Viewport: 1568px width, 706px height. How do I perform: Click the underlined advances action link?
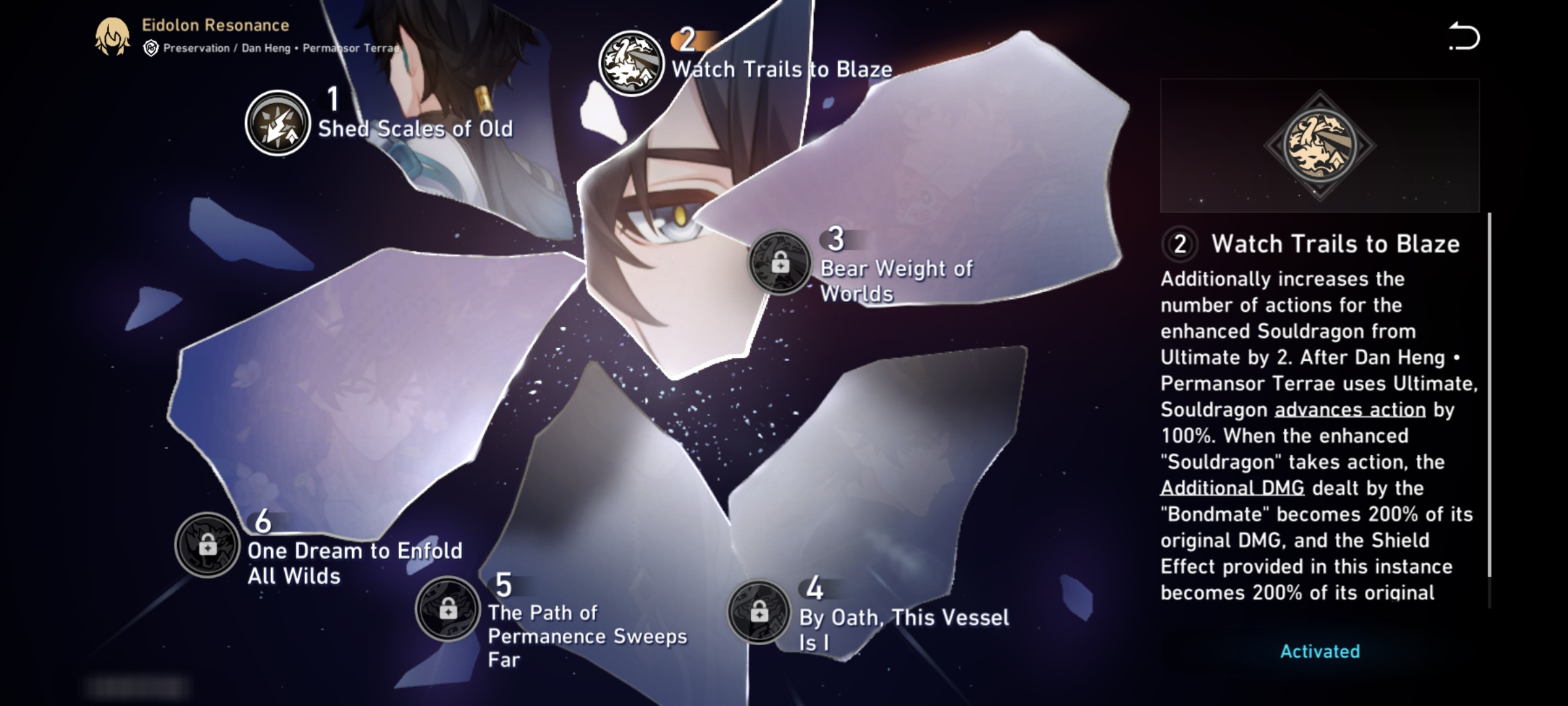1350,410
